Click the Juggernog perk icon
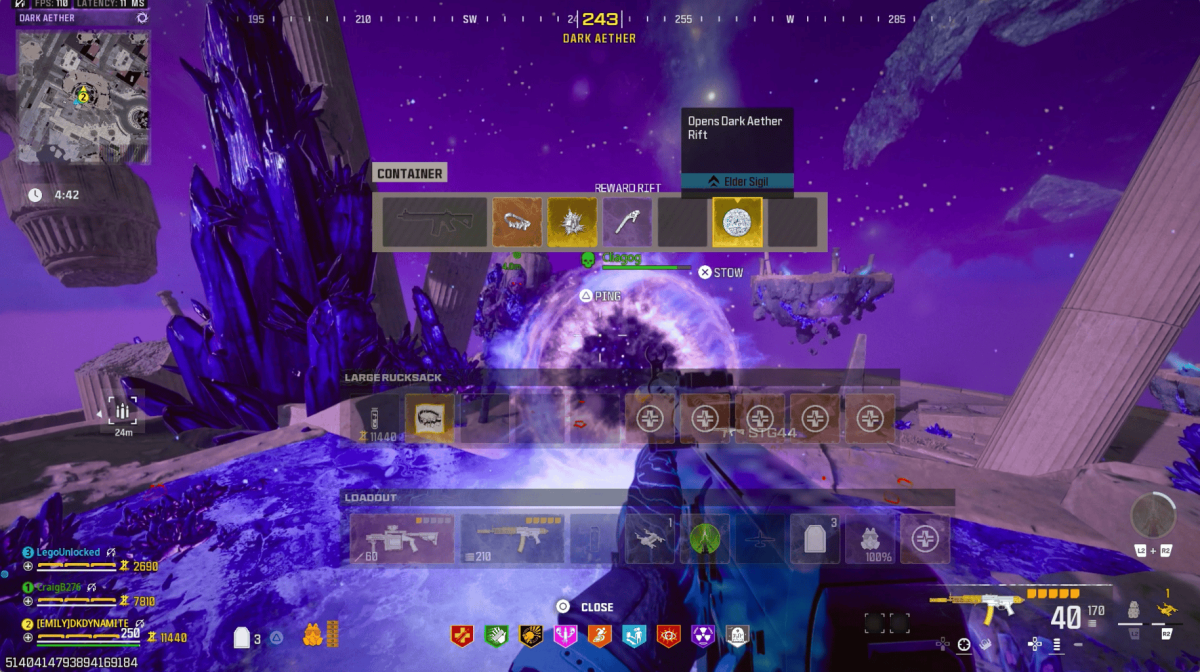The width and height of the screenshot is (1200, 672). click(463, 635)
